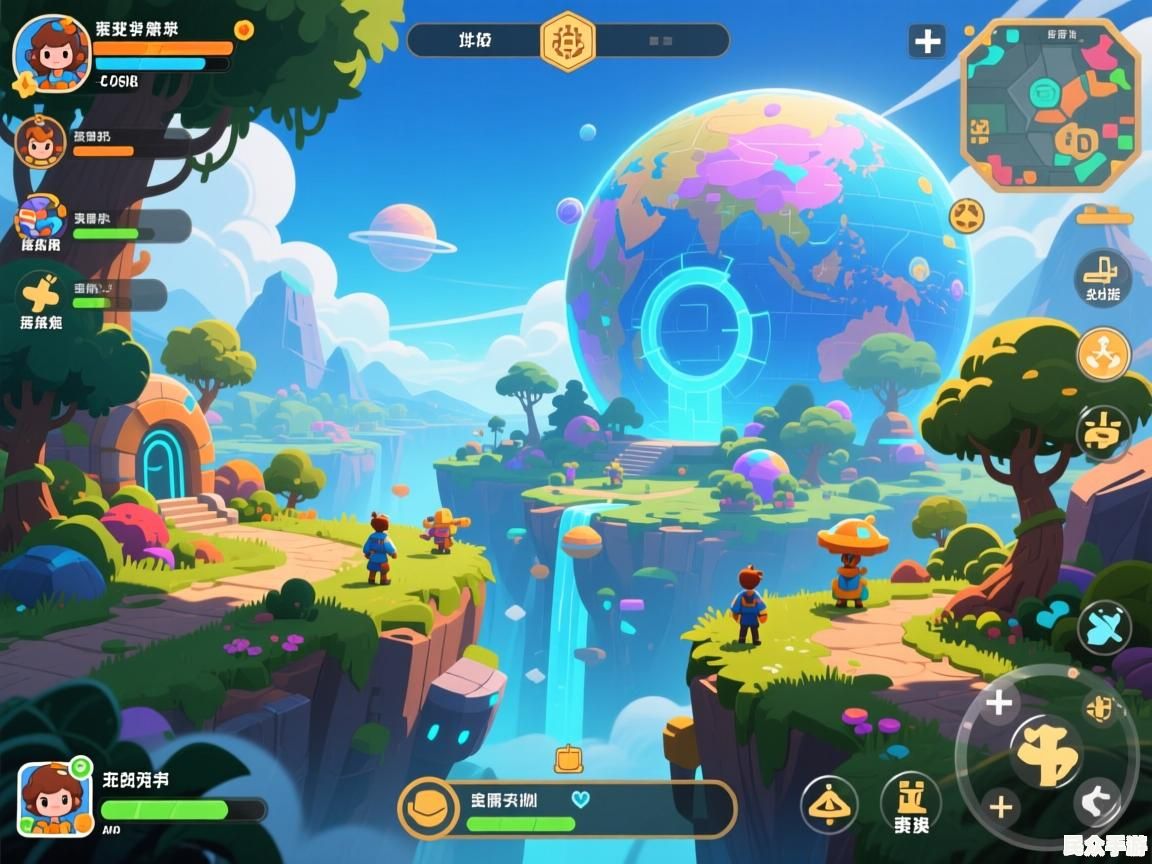
Task: Click the round button with gold glyph and caption
Action: [x=910, y=803]
